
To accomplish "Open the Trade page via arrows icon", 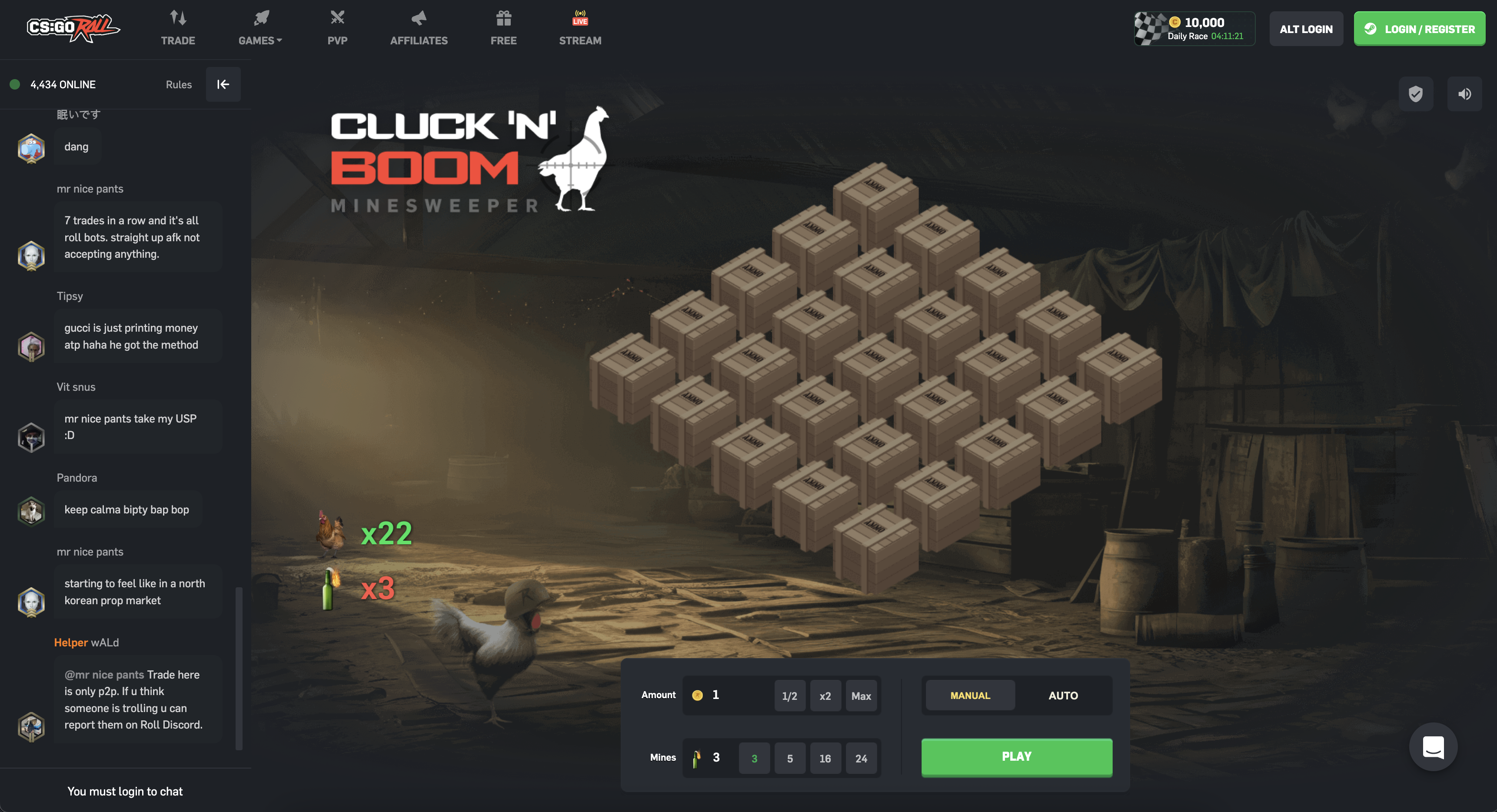I will 178,26.
